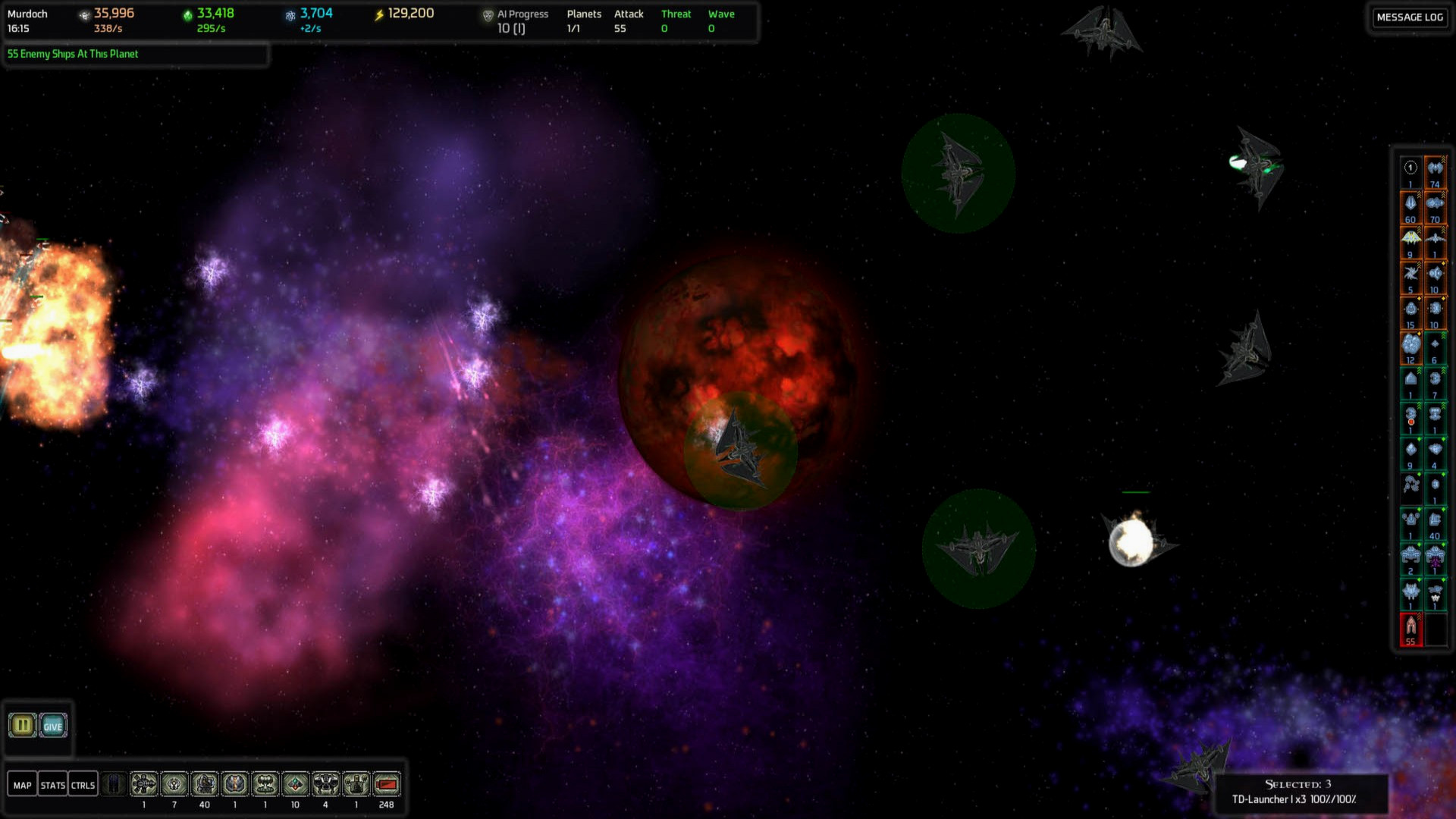Screen dimensions: 1456x819
Task: Select the build toolbar icon with count 4
Action: tap(325, 784)
